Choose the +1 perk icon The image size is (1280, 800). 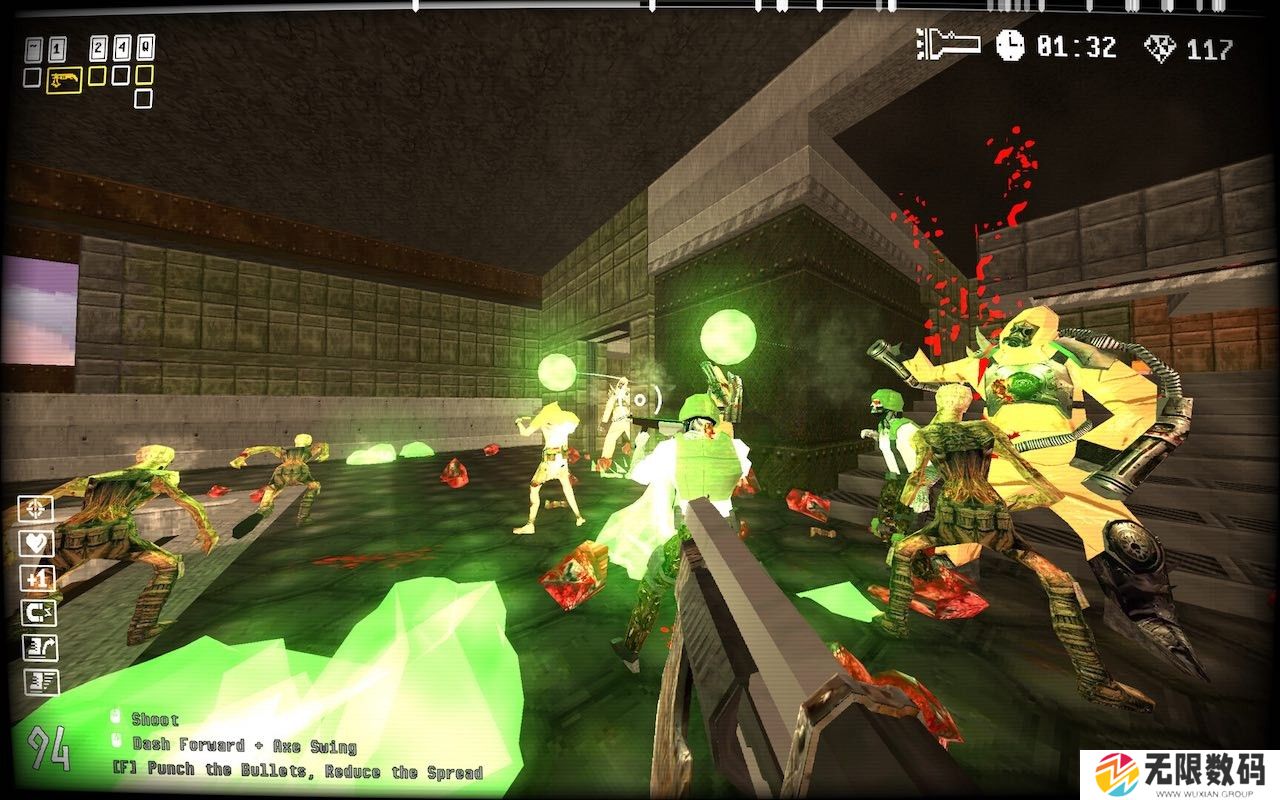pos(40,579)
